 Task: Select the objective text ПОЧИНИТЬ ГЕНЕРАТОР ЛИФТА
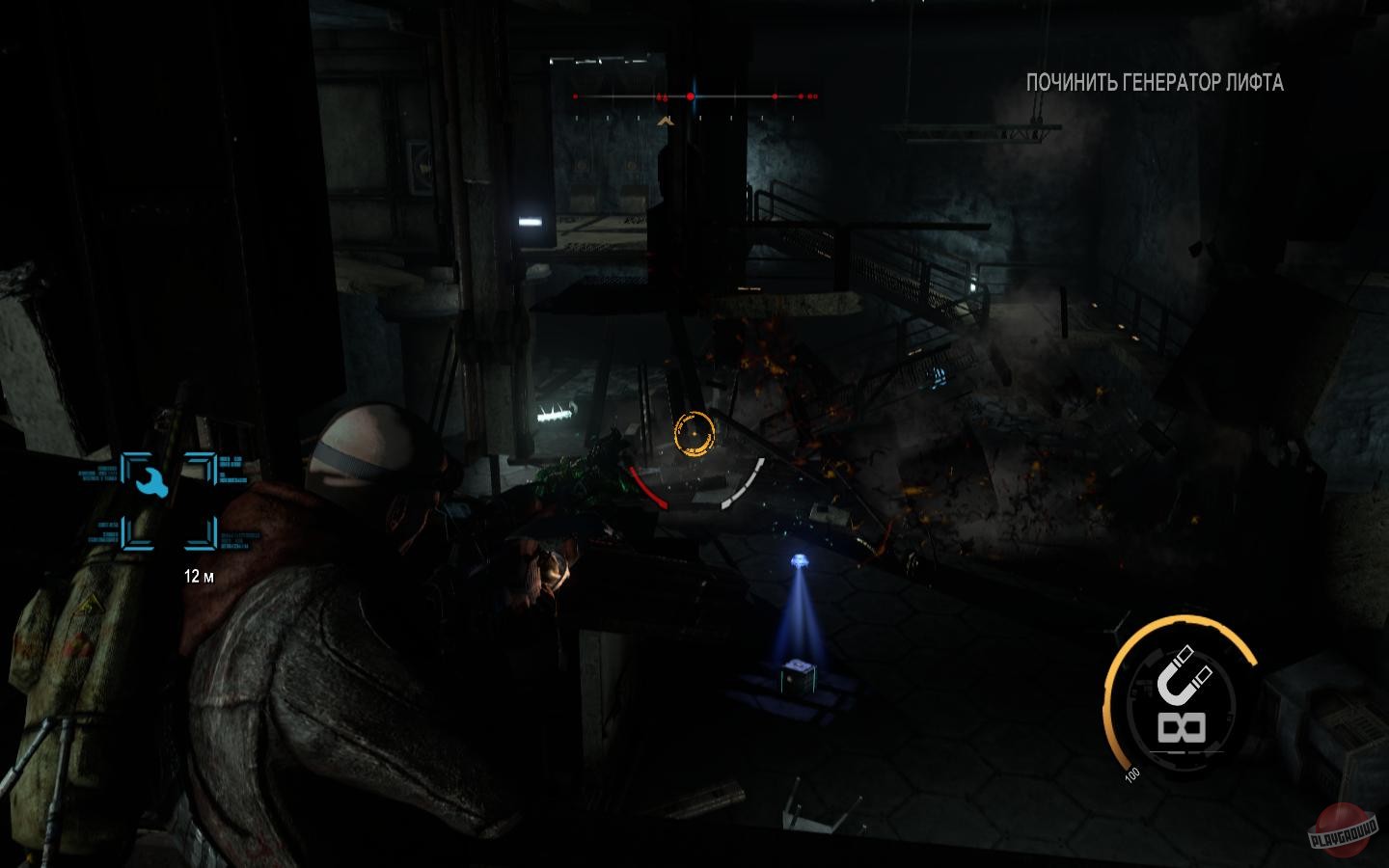coord(1154,85)
